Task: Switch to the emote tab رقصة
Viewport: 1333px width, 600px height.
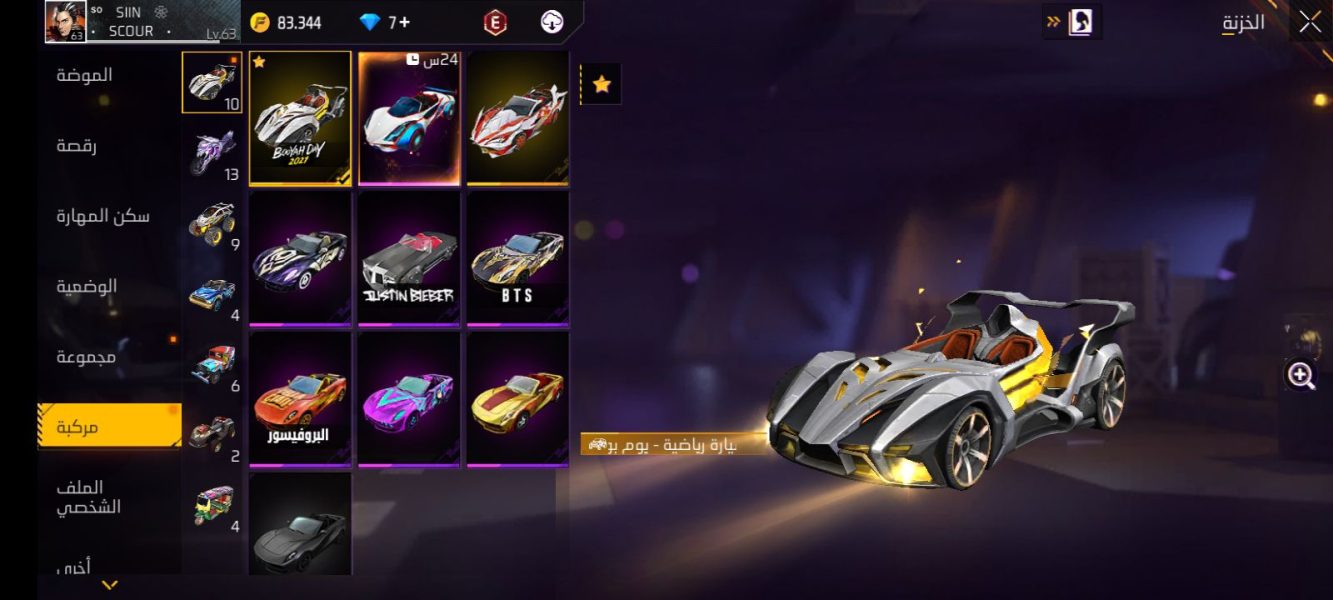Action: click(x=76, y=146)
